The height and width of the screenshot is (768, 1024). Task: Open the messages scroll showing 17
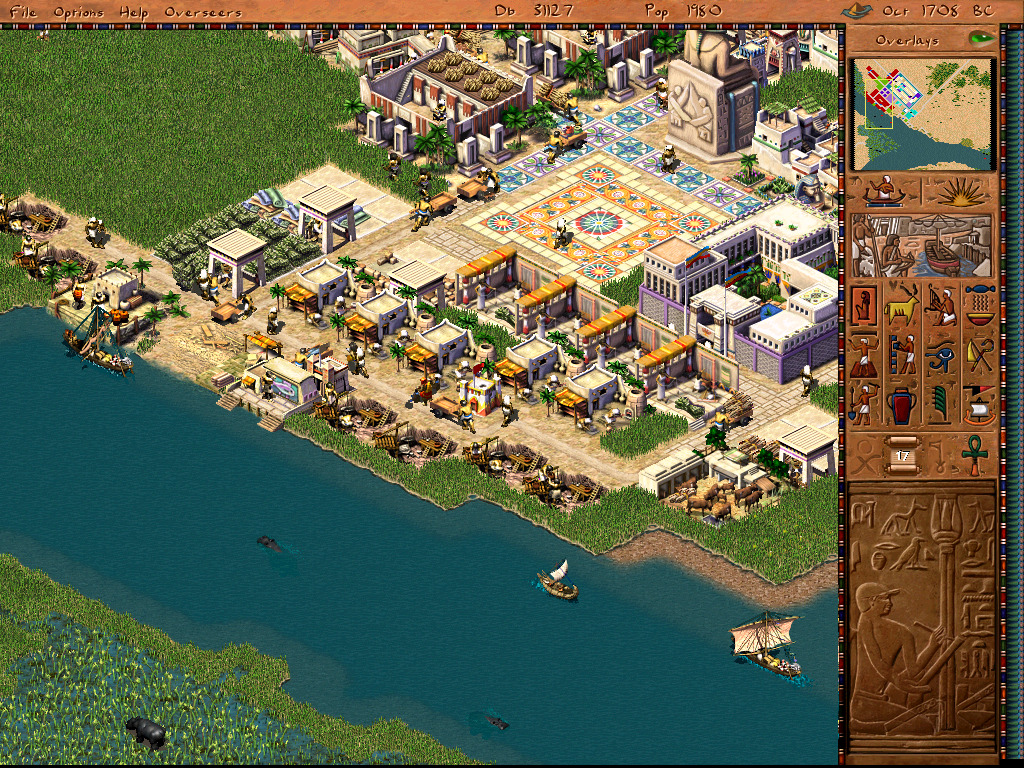pyautogui.click(x=902, y=455)
